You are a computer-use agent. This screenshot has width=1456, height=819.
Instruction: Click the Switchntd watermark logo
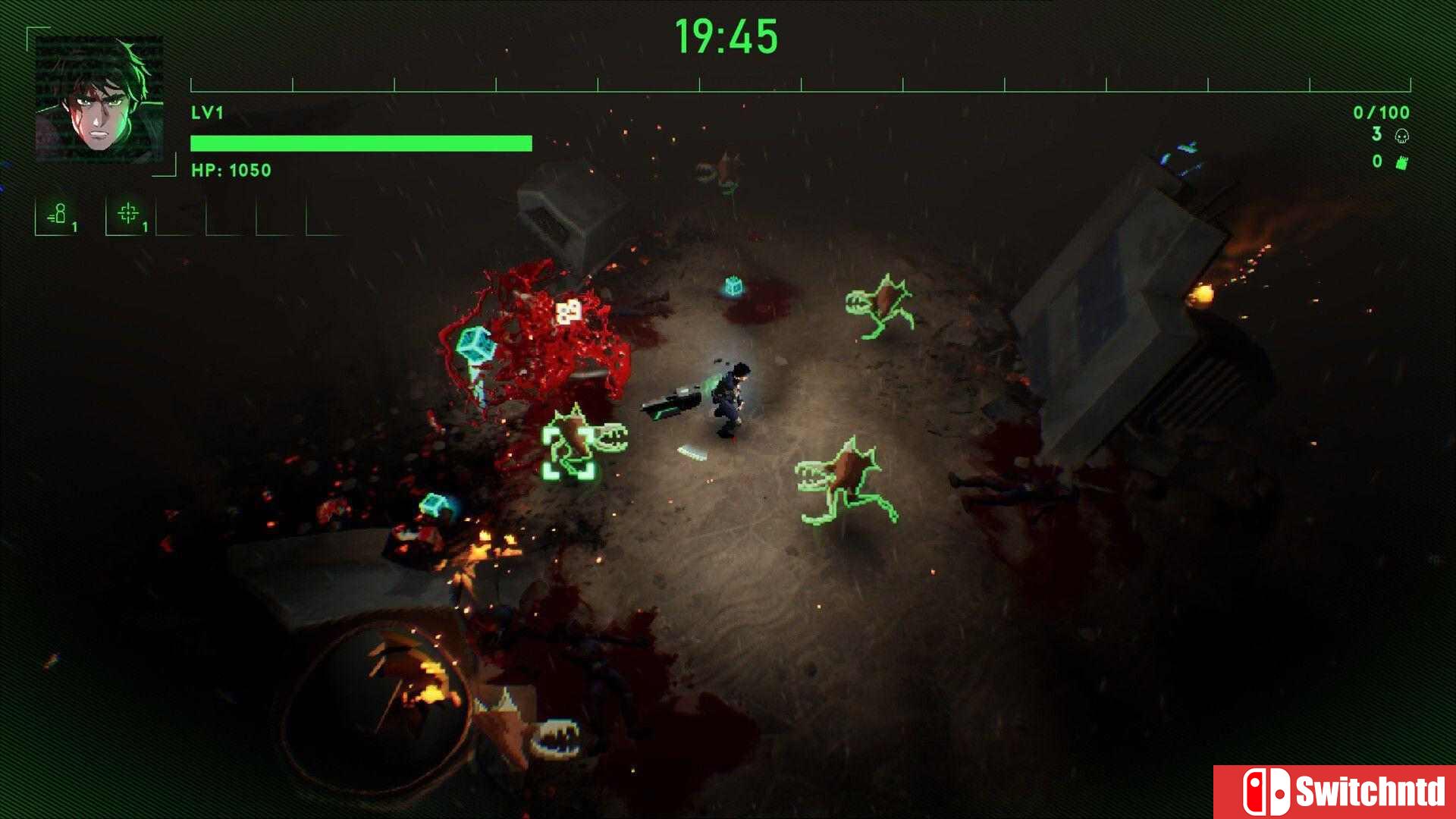1334,792
